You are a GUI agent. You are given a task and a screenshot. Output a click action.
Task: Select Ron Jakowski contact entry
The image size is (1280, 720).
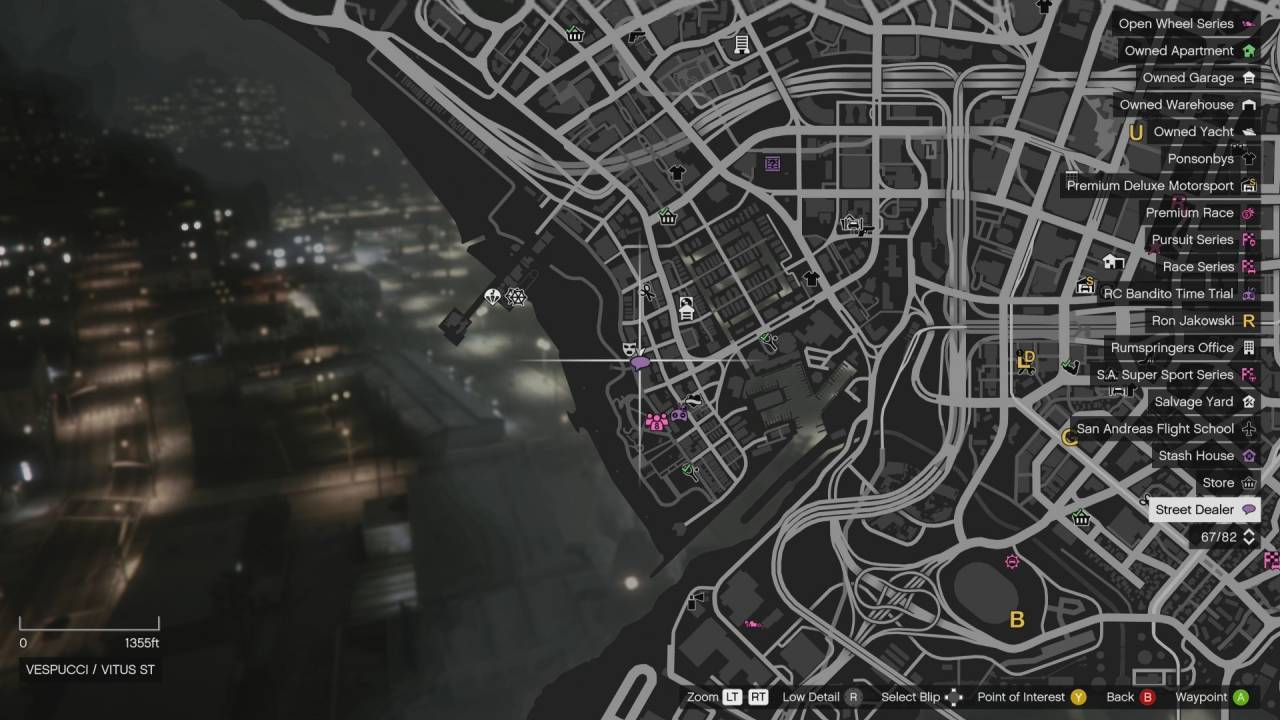(1202, 321)
